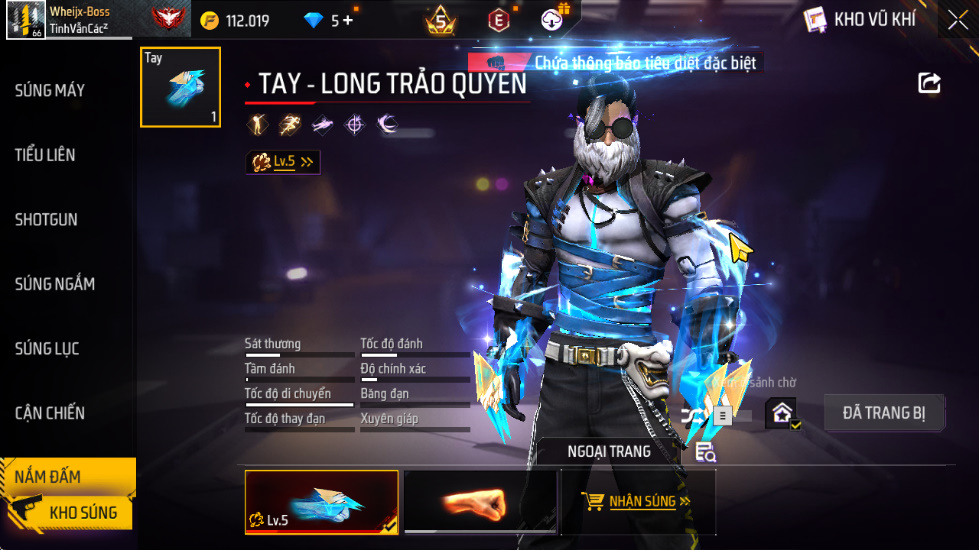
Task: Select the NẮM ĐẤM fist category
Action: [48, 477]
